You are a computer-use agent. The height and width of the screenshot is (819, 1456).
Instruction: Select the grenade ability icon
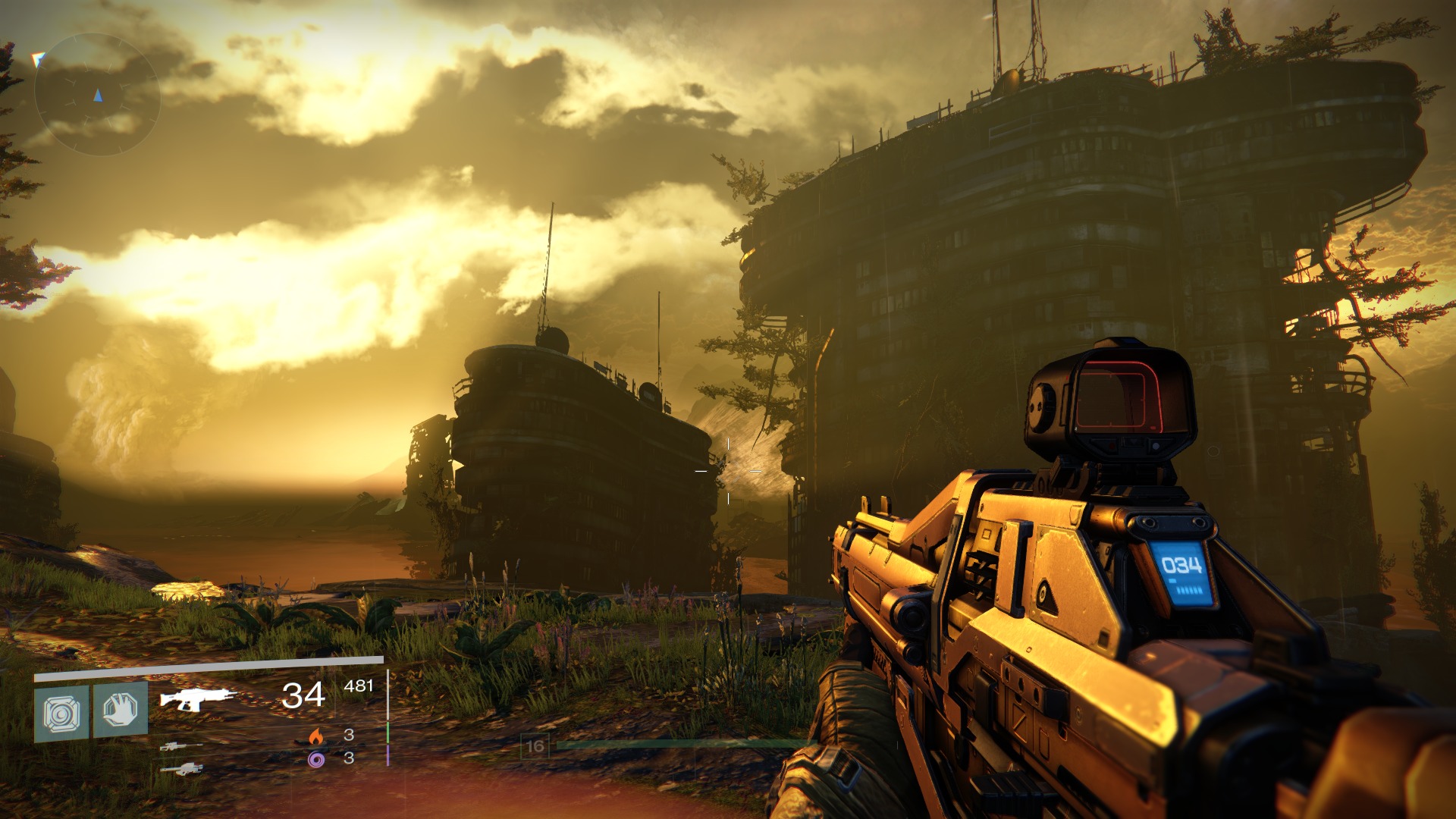[x=61, y=712]
